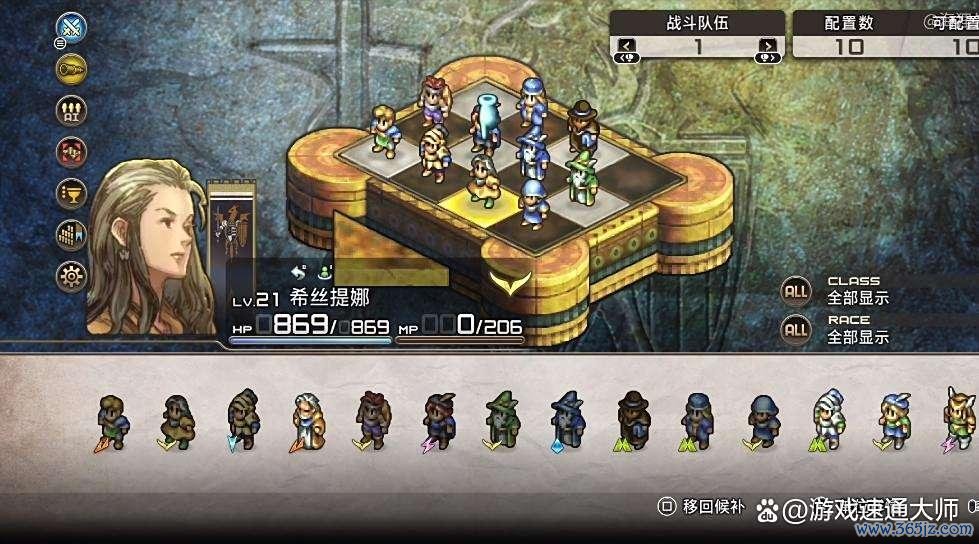Screen dimensions: 979x544
Task: Toggle the RACE filter ALL button
Action: [796, 328]
